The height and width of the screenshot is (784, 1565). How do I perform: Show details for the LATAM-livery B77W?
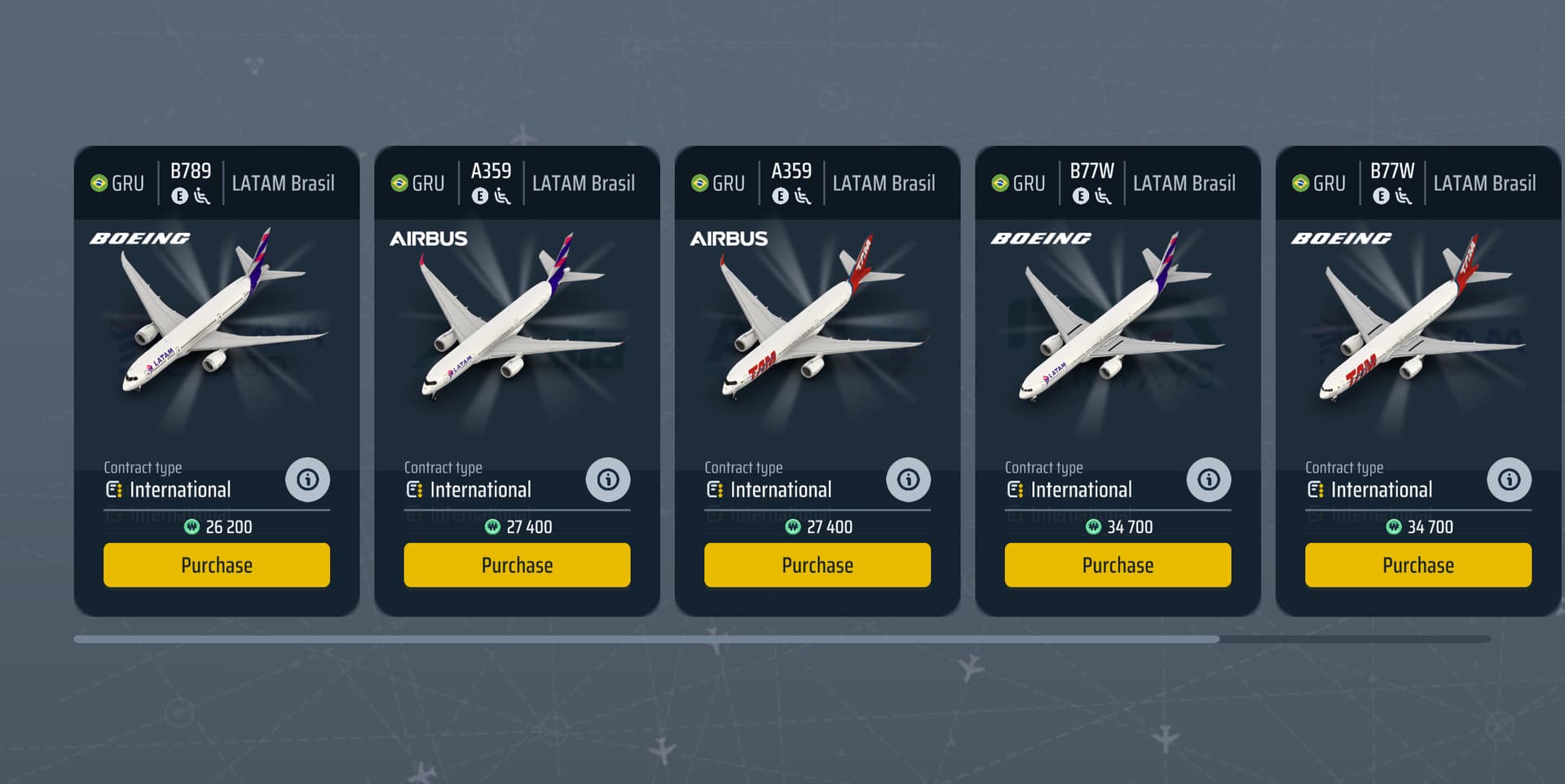tap(1209, 479)
